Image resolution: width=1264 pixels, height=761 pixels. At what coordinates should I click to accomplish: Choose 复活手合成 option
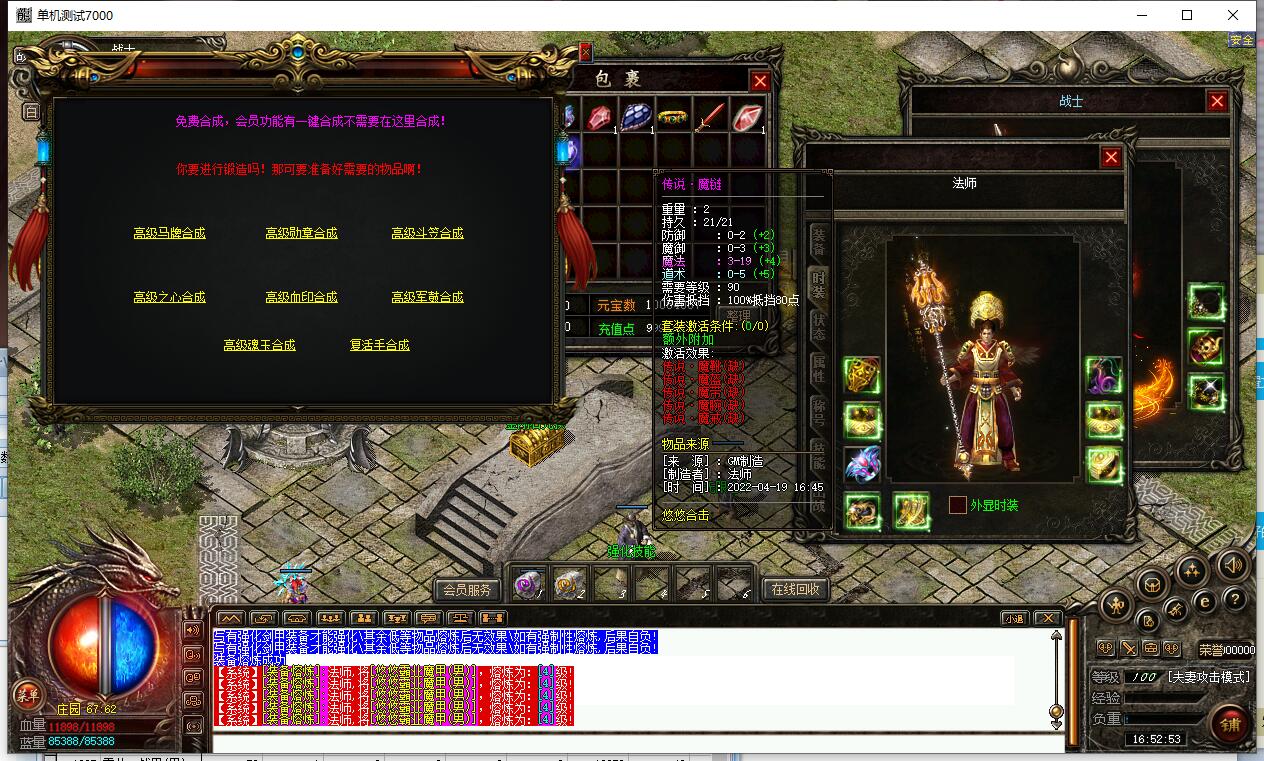(379, 345)
